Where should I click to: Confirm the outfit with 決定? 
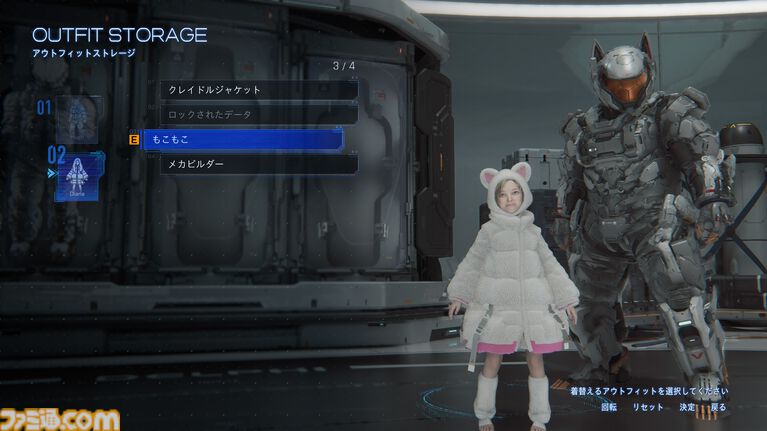coord(687,408)
